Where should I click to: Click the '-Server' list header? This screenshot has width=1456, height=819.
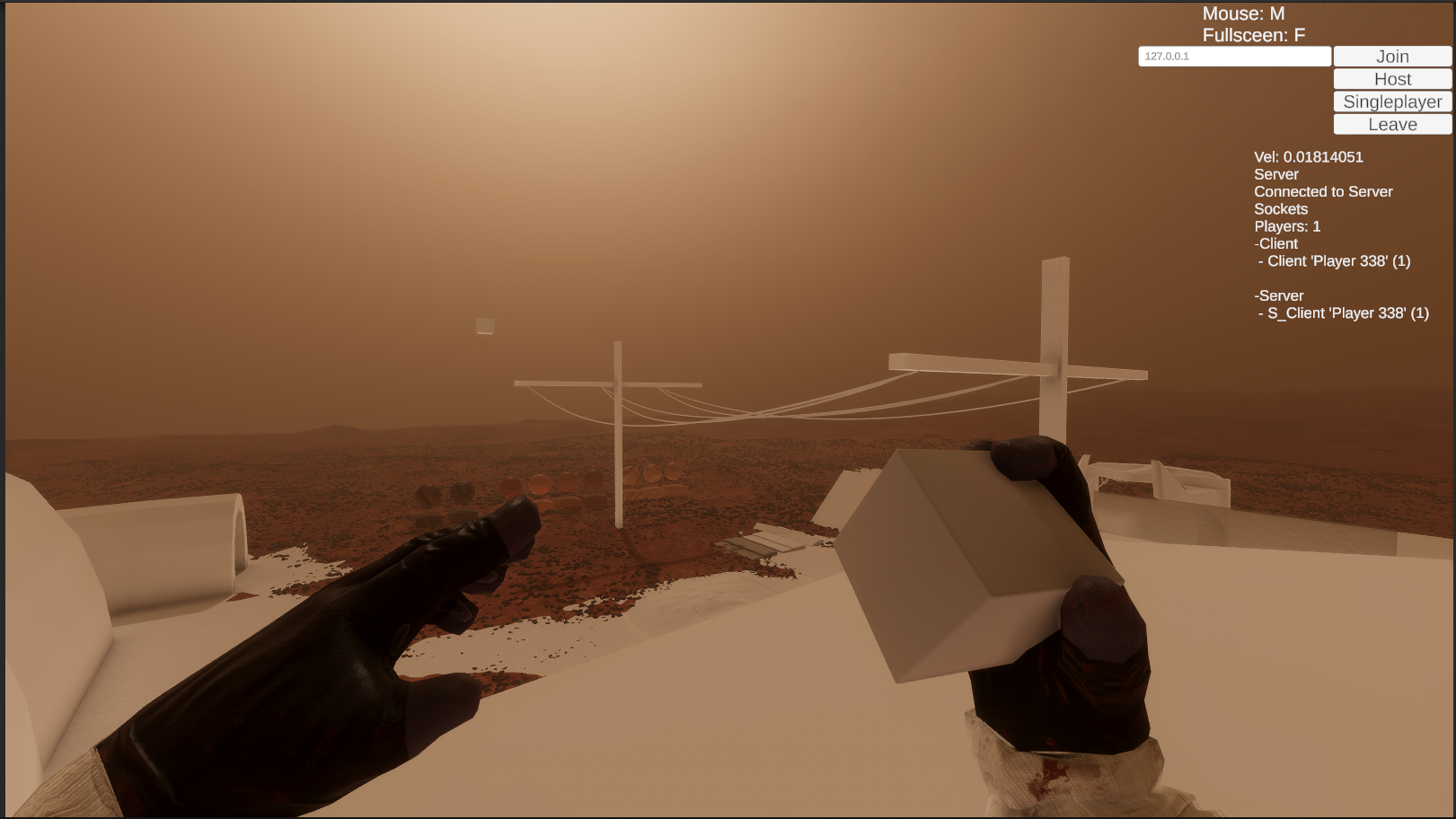(1279, 295)
